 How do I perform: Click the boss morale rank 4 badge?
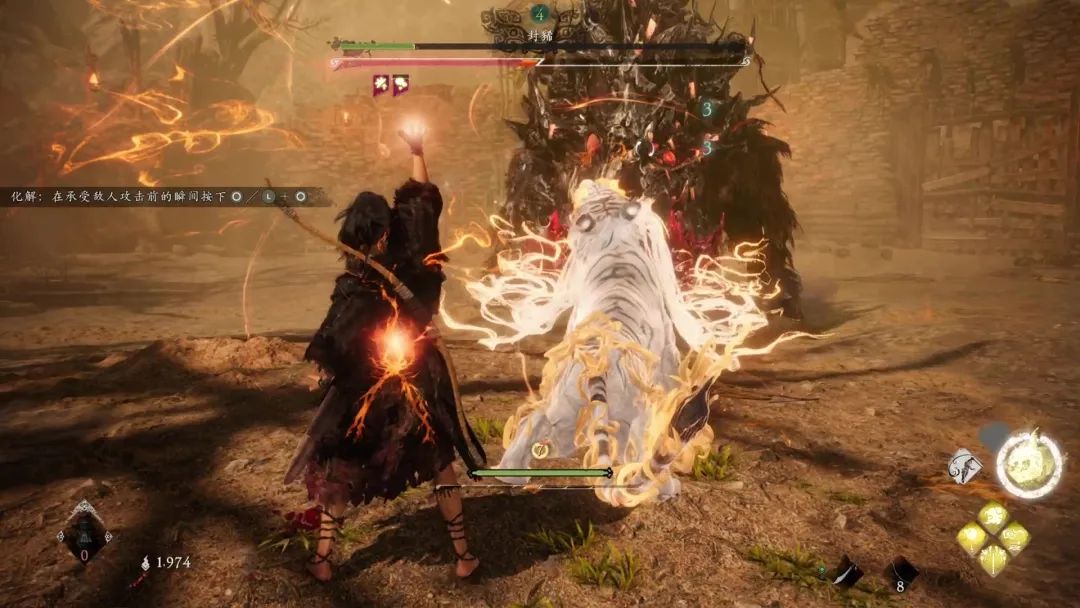coord(540,14)
